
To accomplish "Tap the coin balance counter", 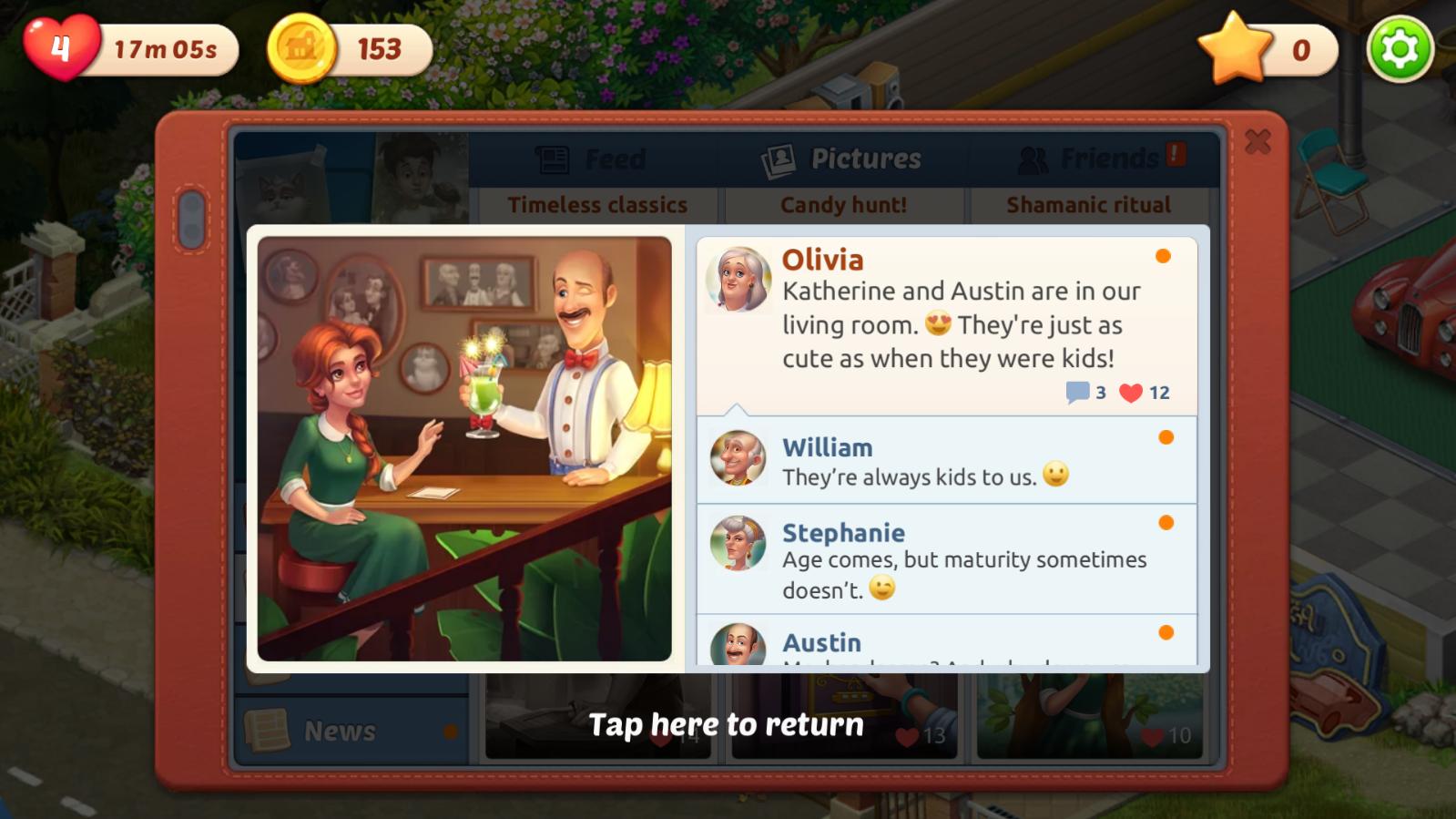I will click(x=351, y=49).
